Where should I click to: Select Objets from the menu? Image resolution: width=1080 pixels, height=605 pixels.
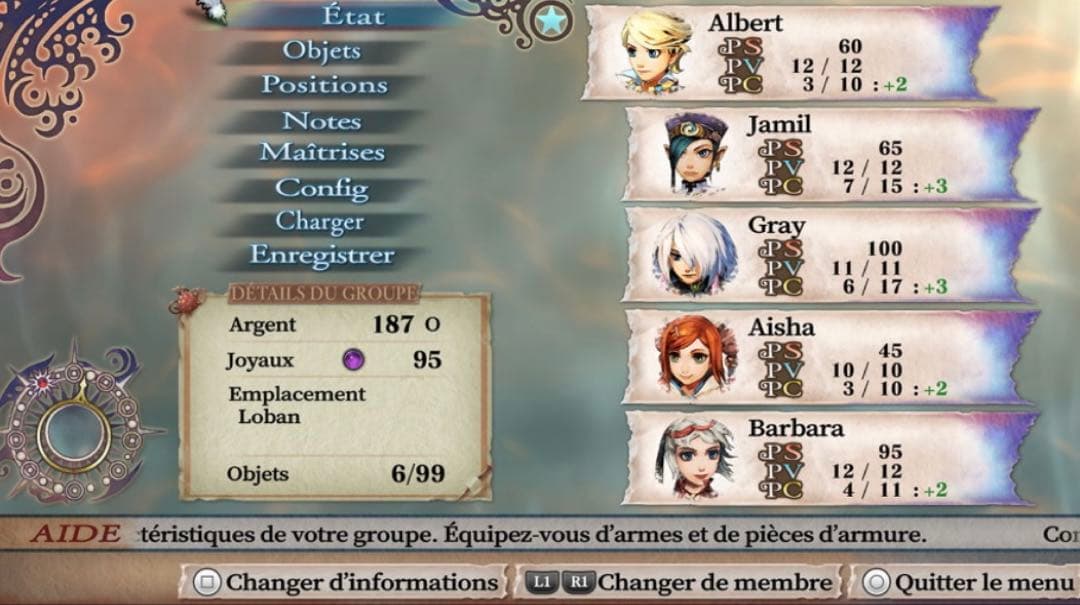tap(321, 50)
